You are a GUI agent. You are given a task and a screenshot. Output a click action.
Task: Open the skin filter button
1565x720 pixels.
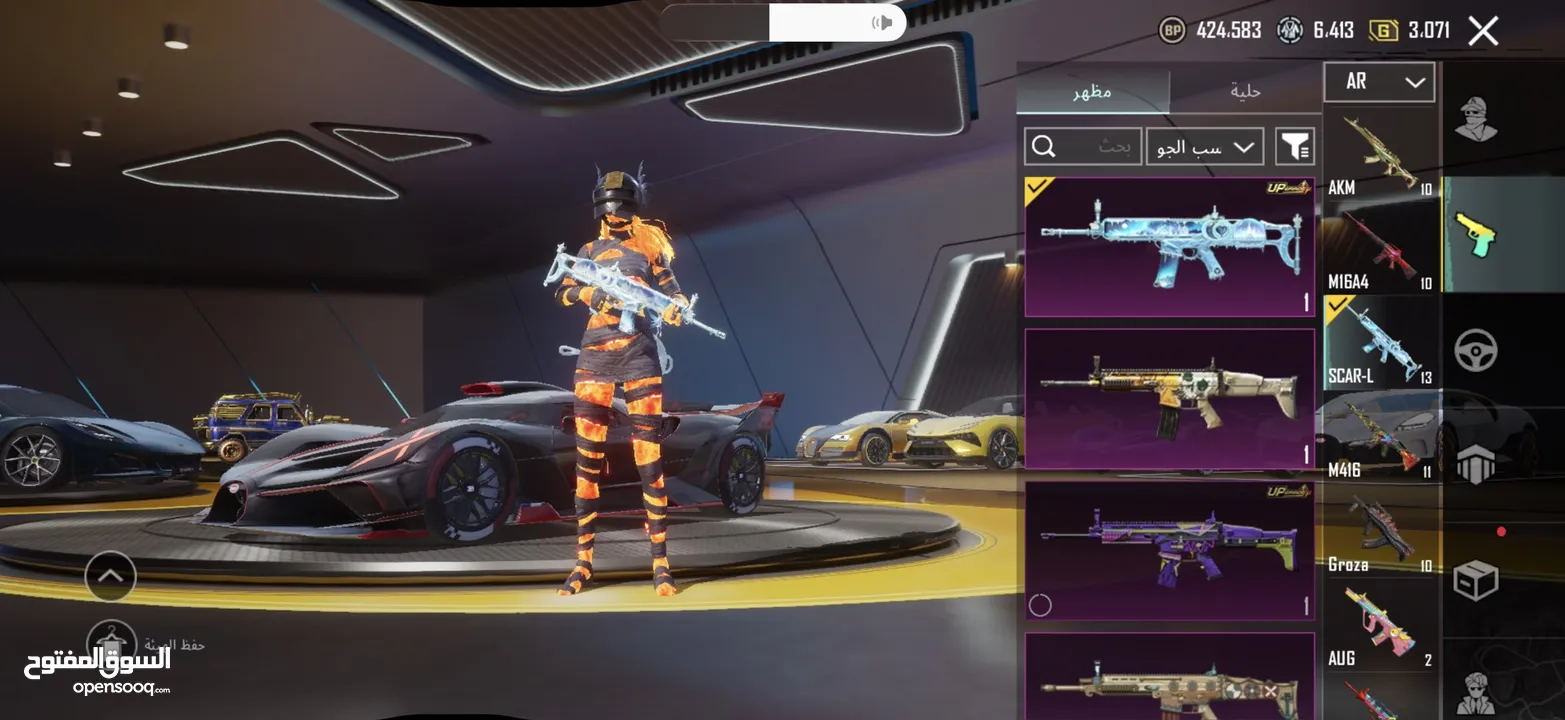[x=1295, y=147]
